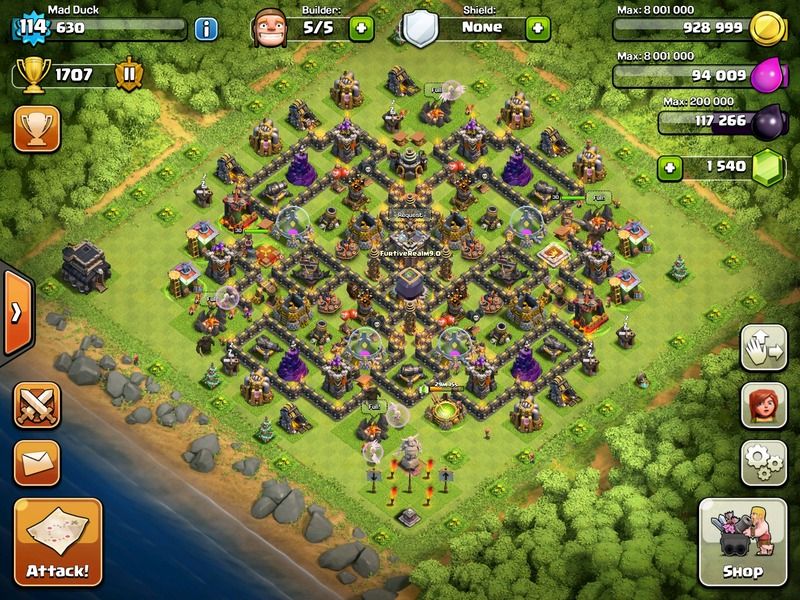Purchase more gems with the green plus

(x=673, y=166)
